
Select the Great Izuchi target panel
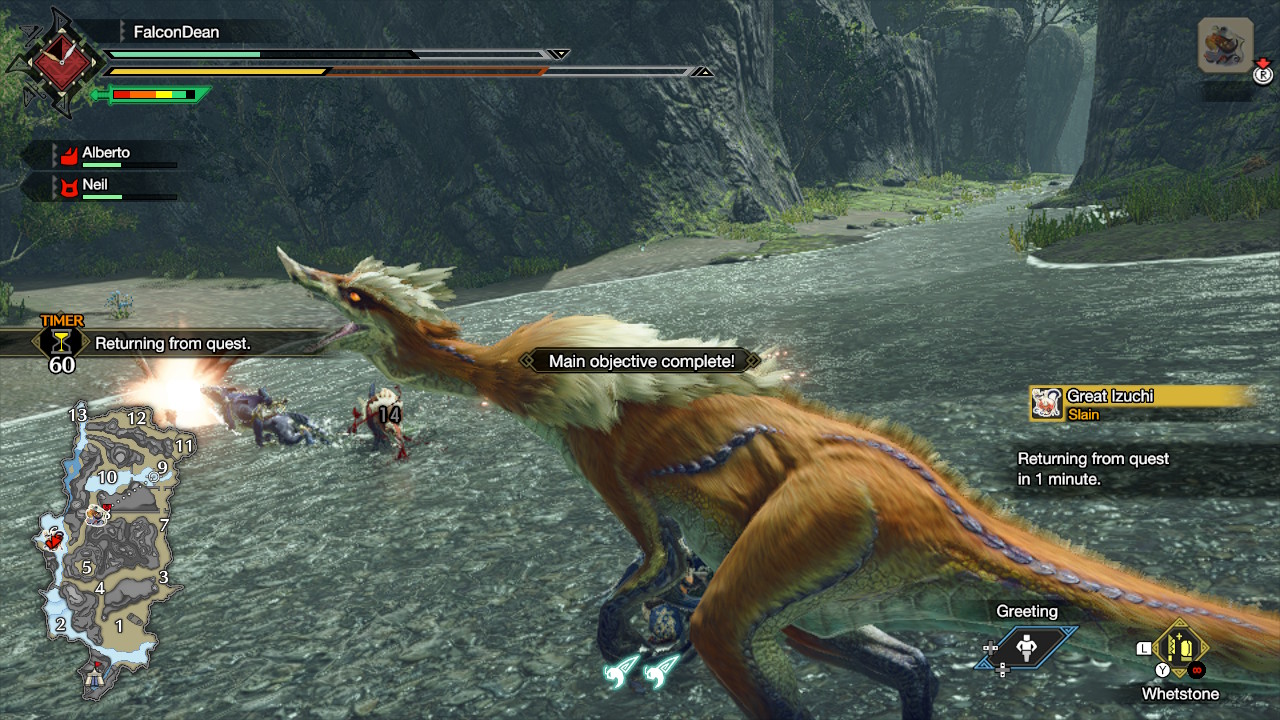(x=1140, y=403)
